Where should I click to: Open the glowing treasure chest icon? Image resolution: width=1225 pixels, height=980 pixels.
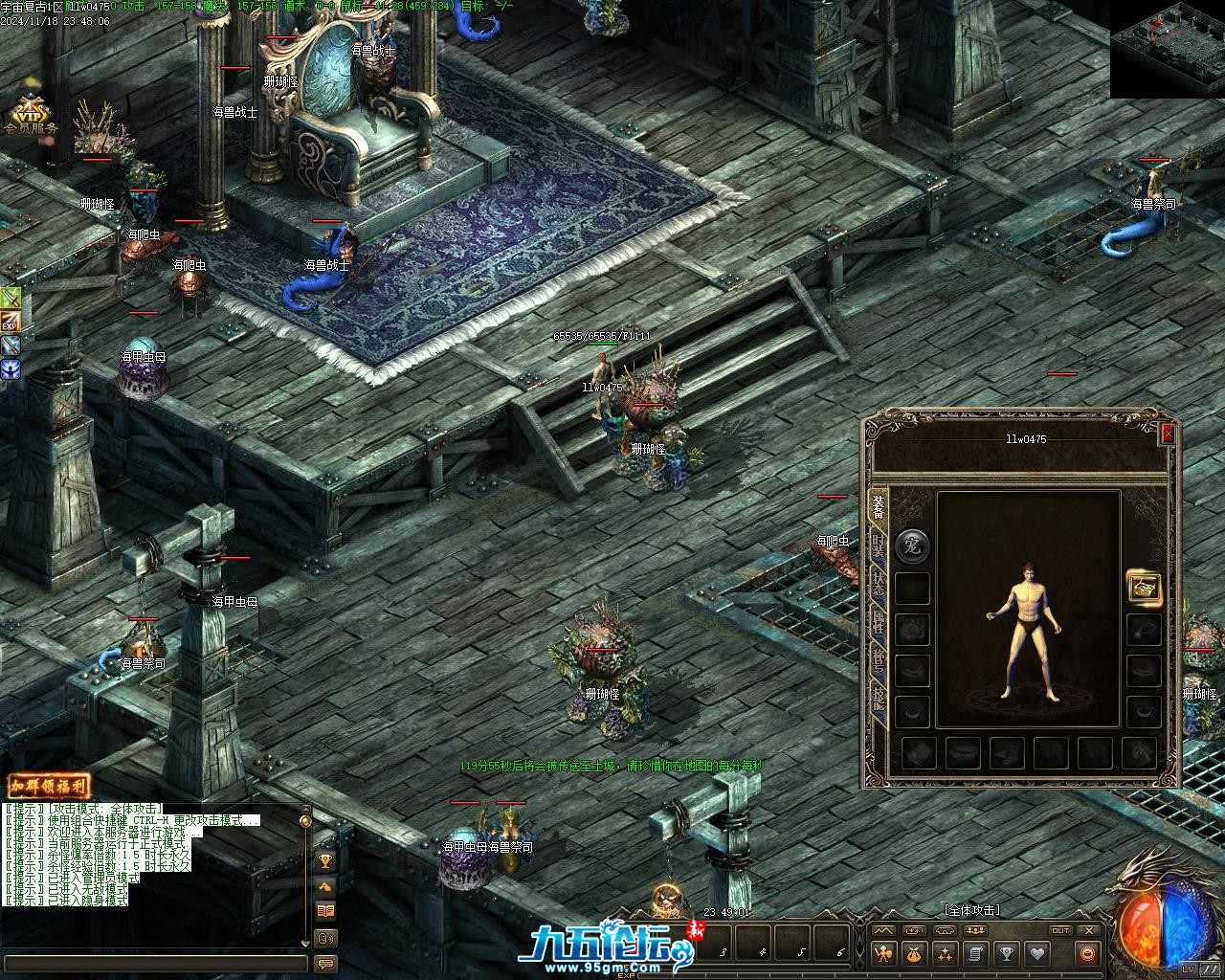point(1144,587)
